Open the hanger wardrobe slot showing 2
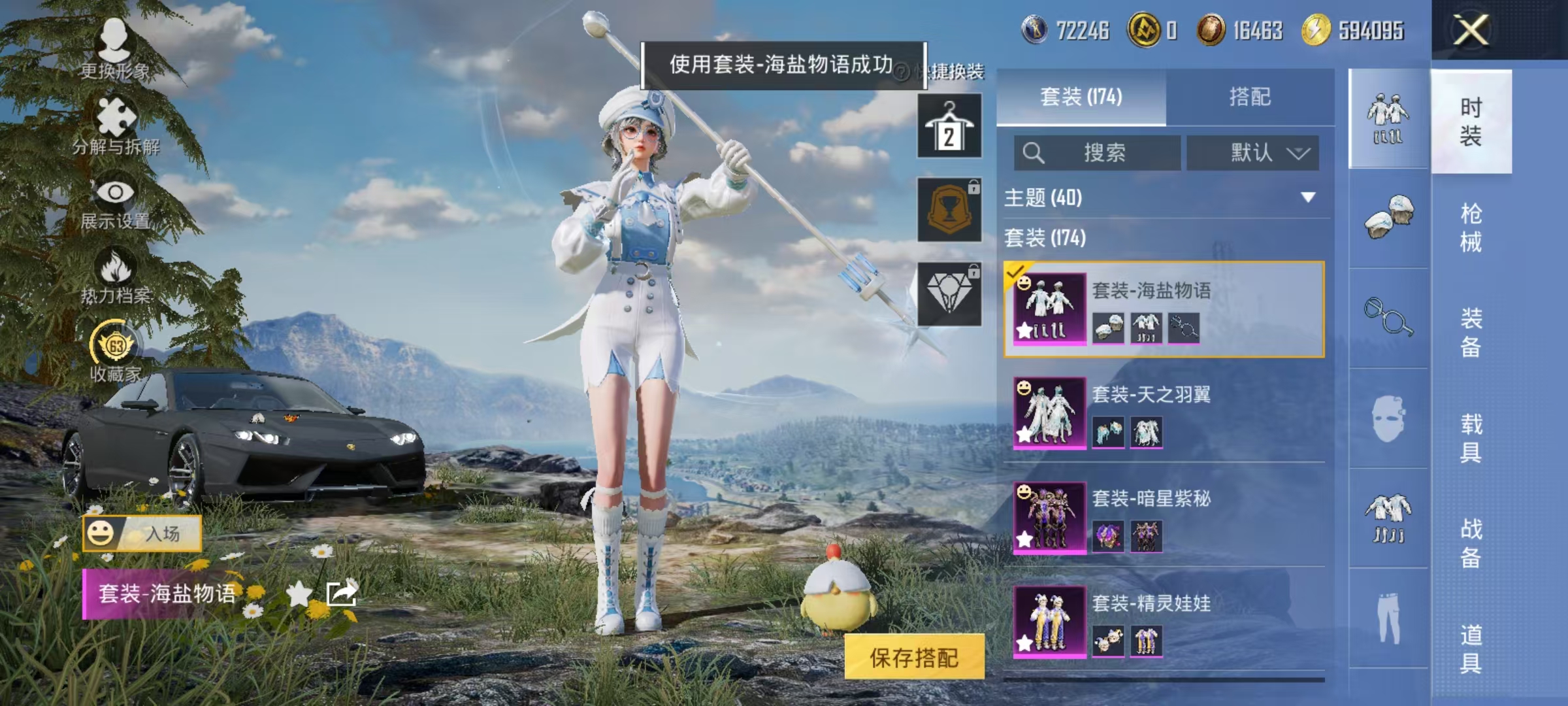1568x706 pixels. coord(949,124)
